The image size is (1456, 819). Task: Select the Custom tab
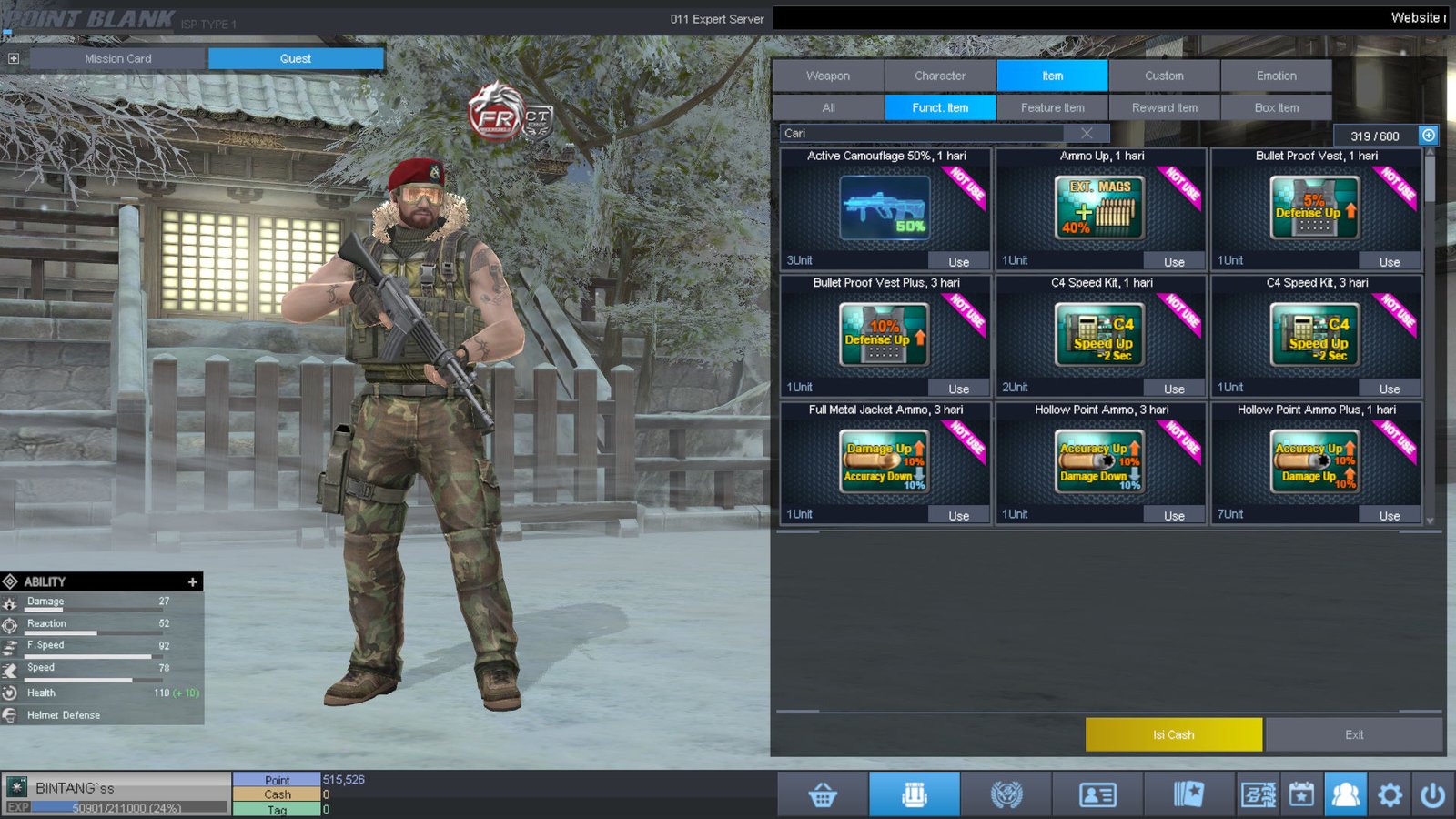1164,76
